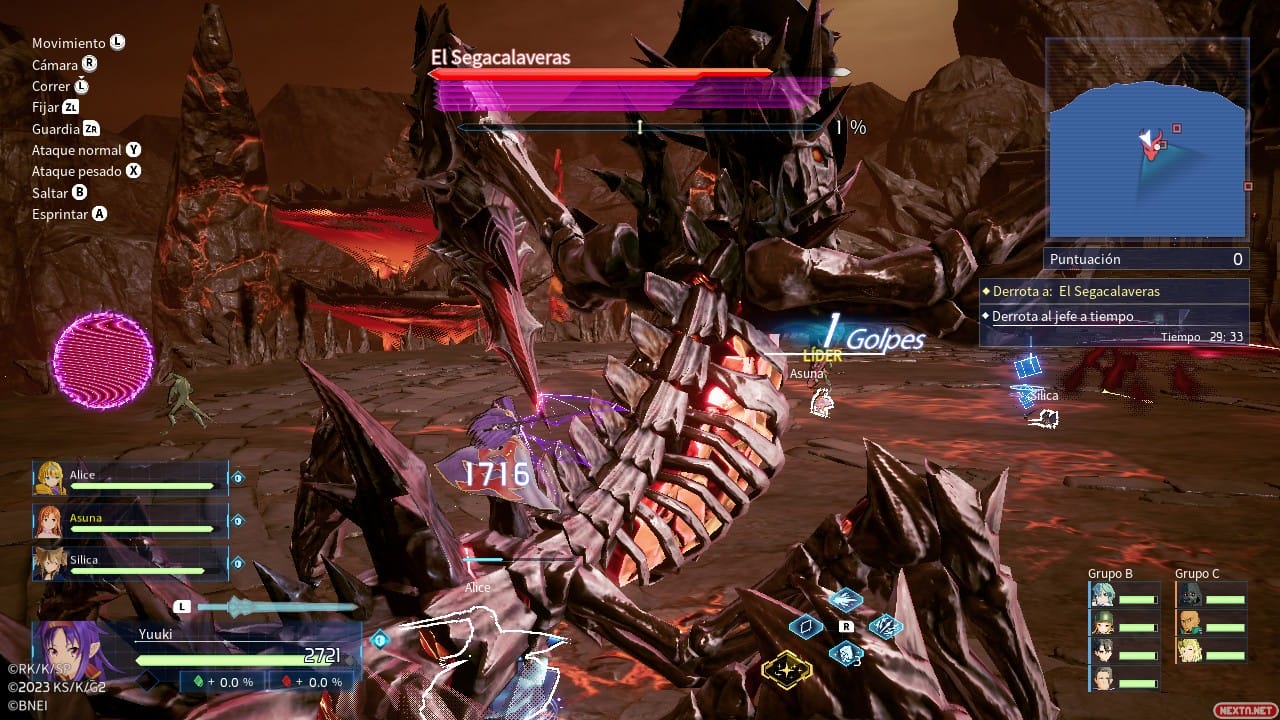Image resolution: width=1280 pixels, height=720 pixels.
Task: Select the Alice party member entry
Action: 130,477
